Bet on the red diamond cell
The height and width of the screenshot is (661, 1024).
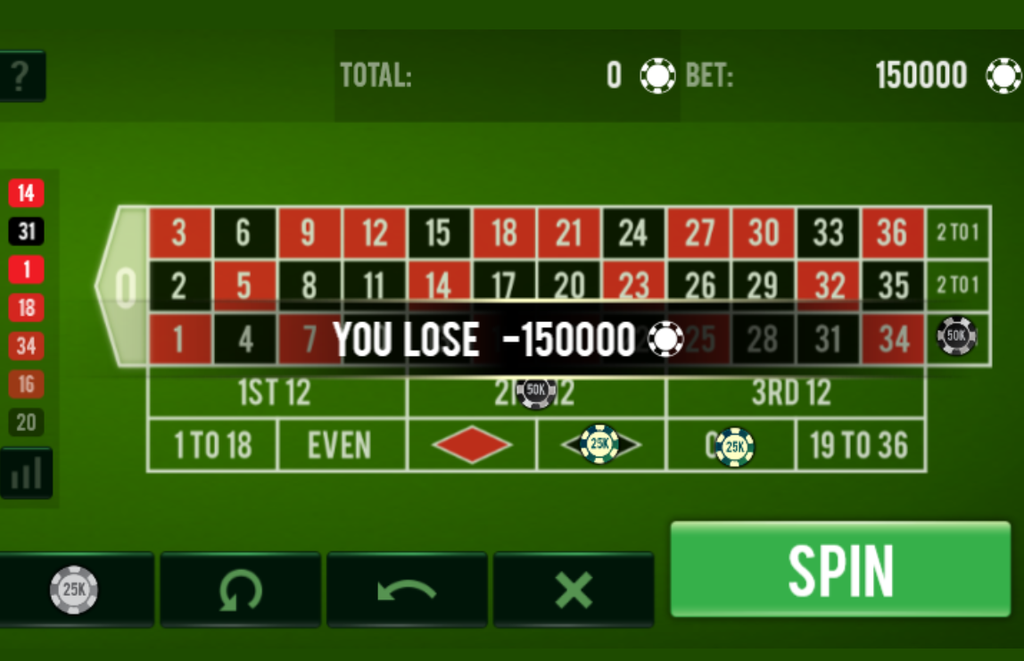coord(472,445)
